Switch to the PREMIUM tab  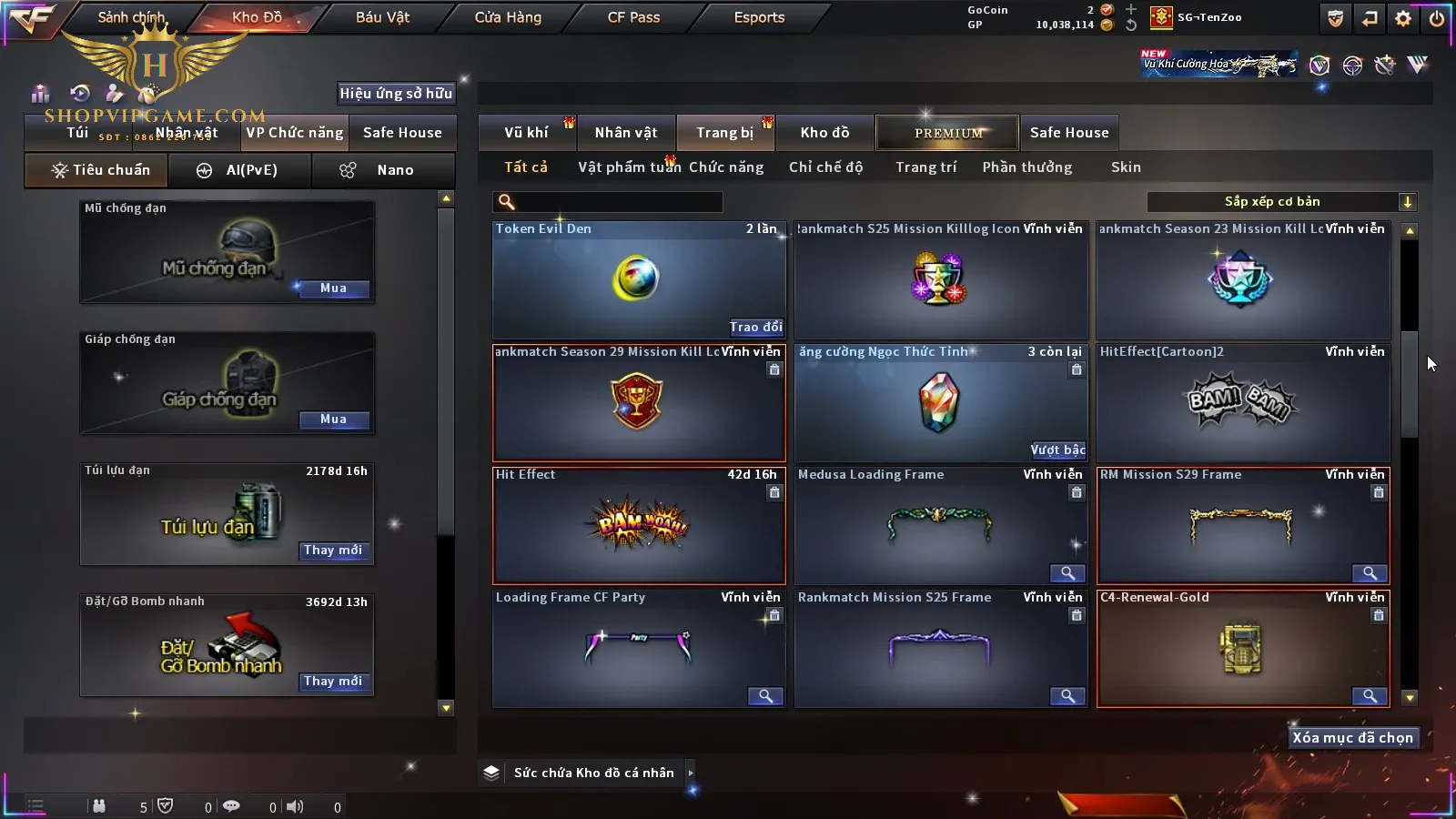(948, 133)
